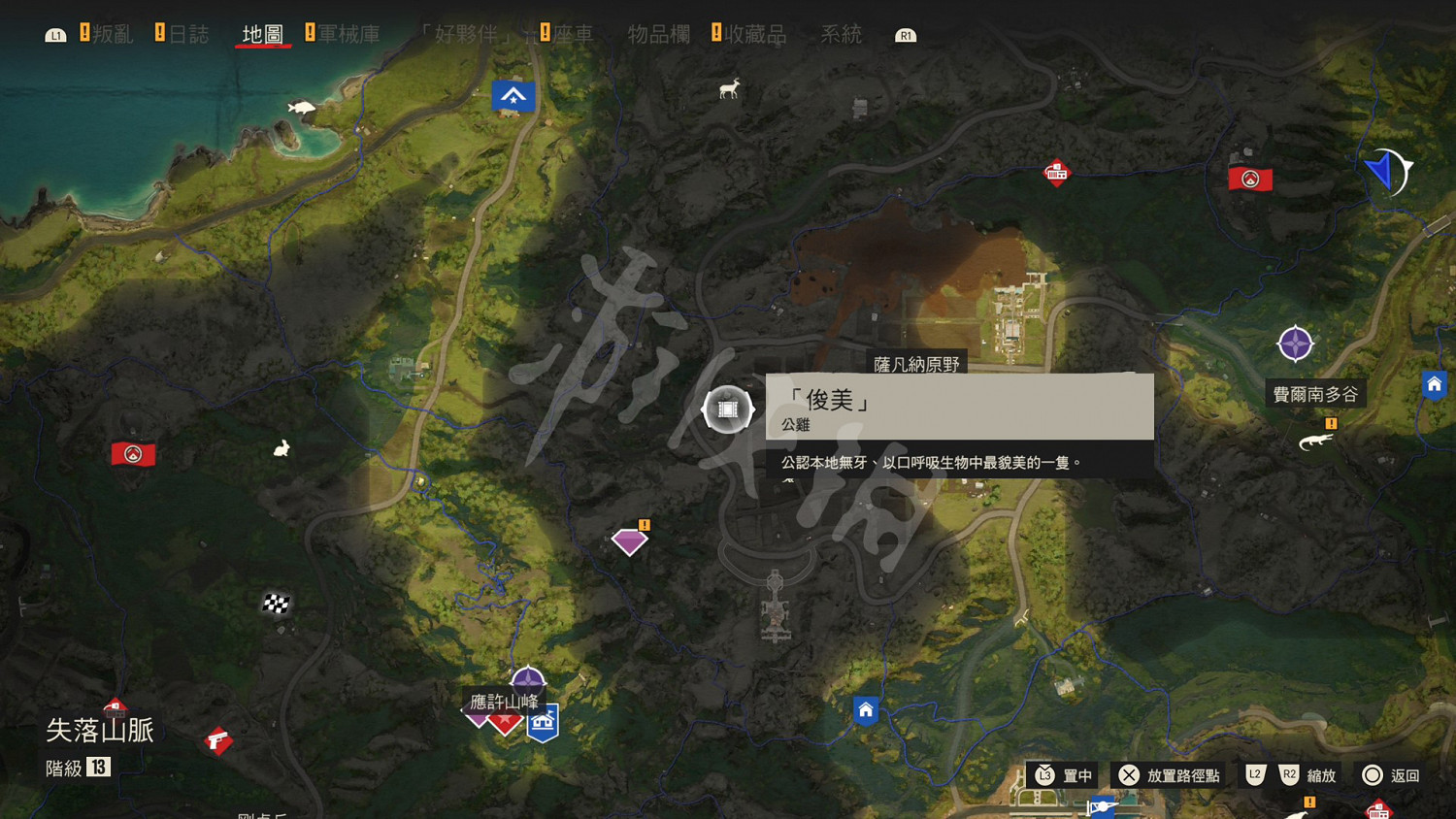This screenshot has width=1456, height=819.
Task: Click the checkered flag race icon
Action: (x=275, y=604)
